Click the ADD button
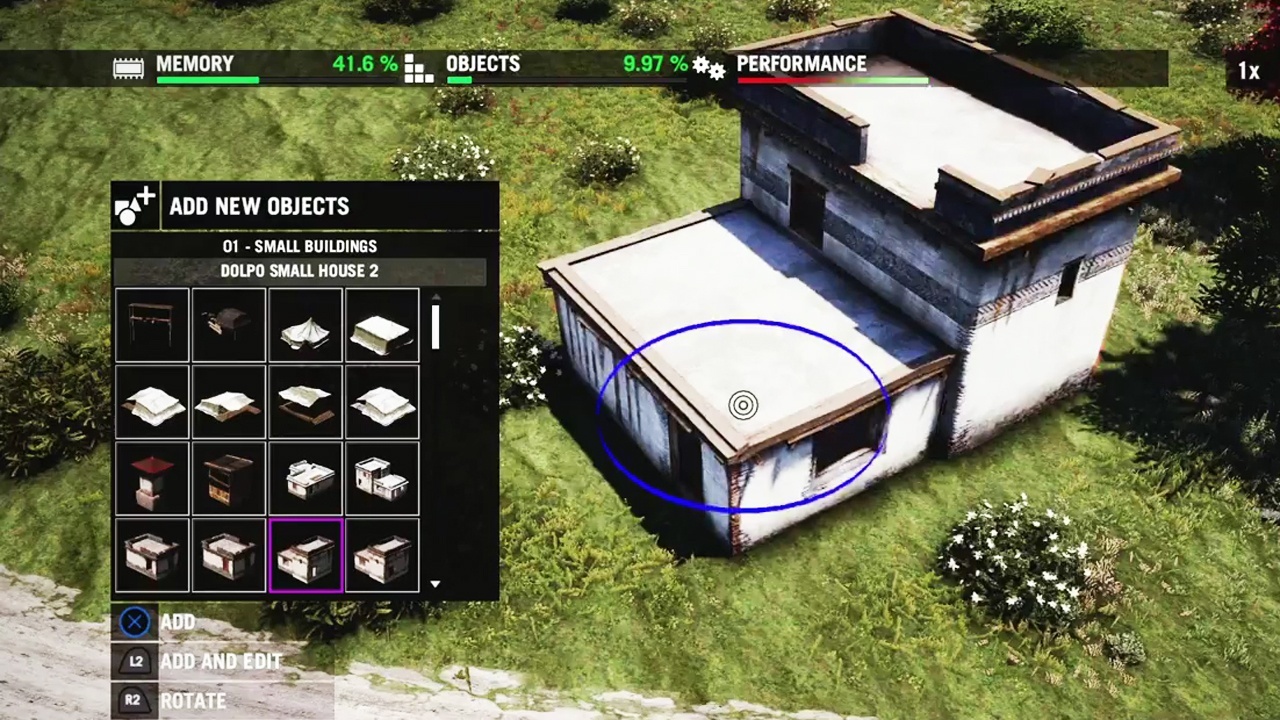 click(x=178, y=621)
